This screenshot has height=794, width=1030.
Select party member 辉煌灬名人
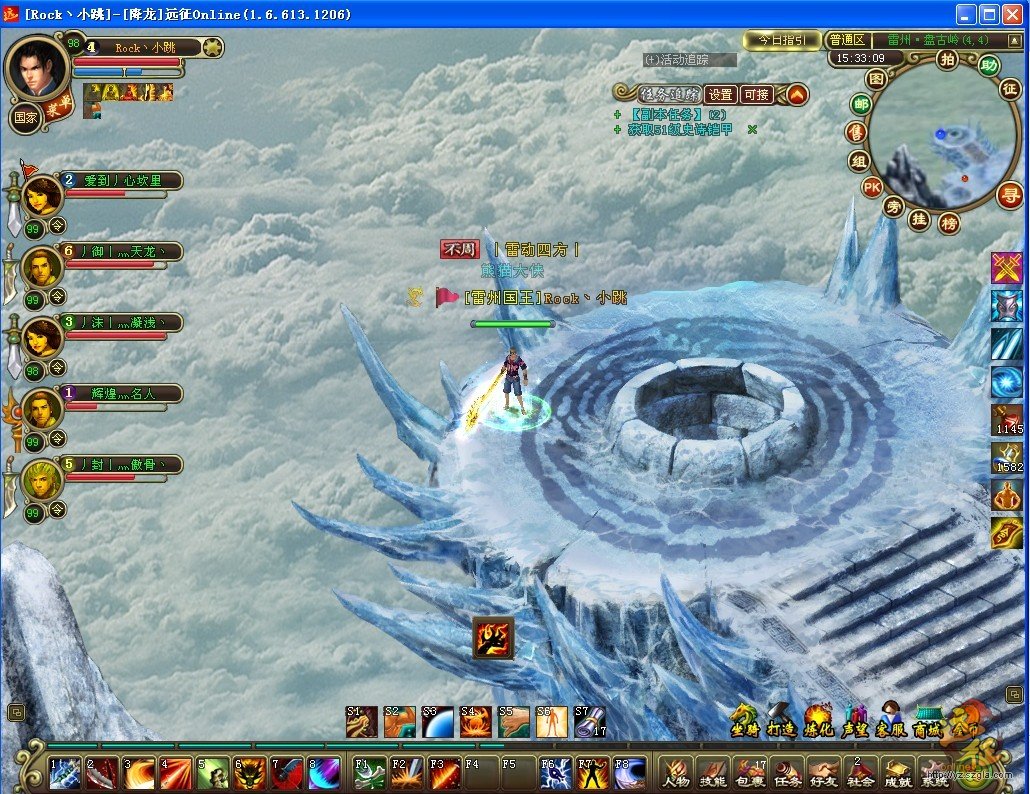pyautogui.click(x=120, y=394)
